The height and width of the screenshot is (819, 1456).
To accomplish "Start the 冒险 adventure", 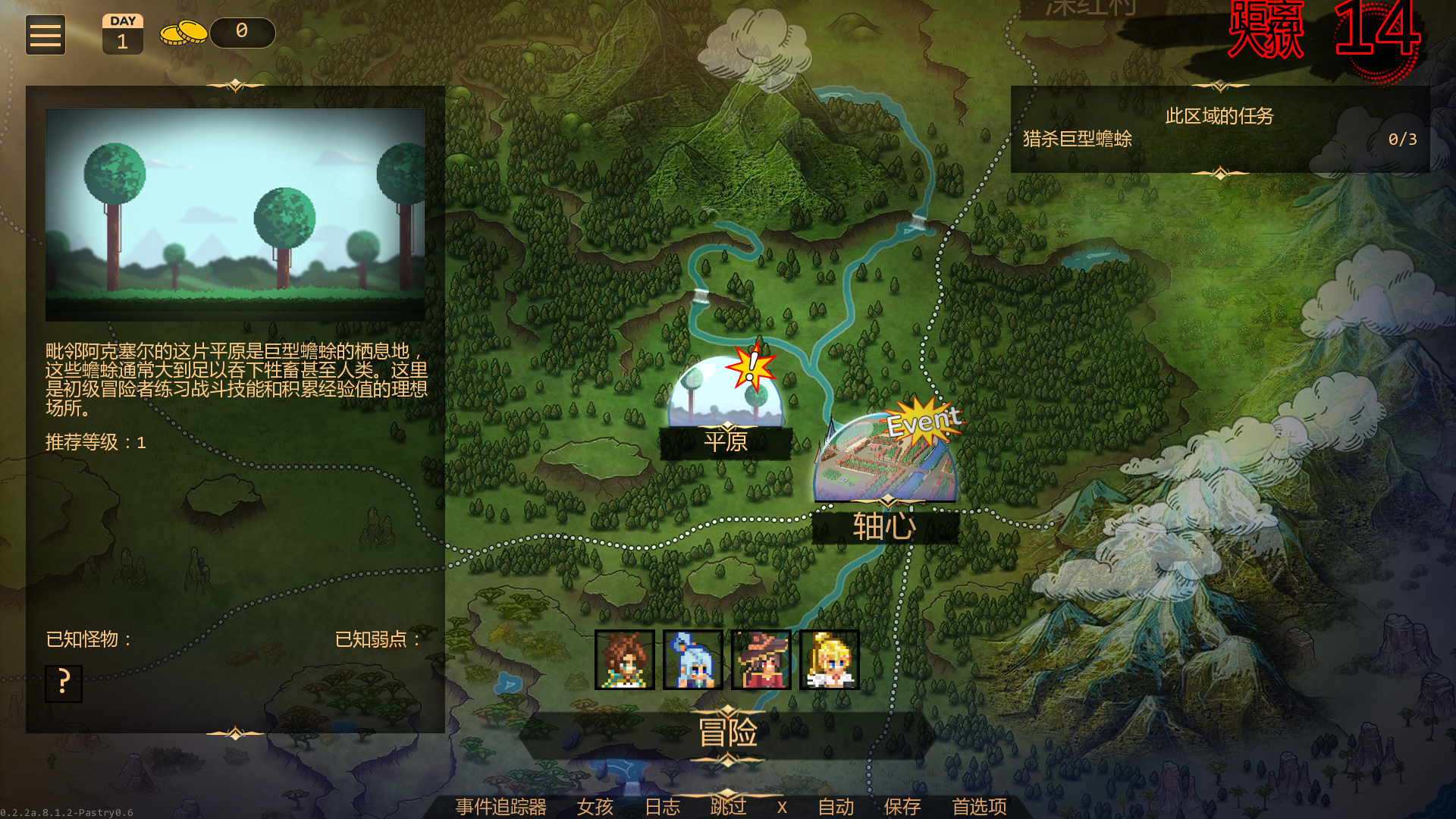I will tap(727, 733).
